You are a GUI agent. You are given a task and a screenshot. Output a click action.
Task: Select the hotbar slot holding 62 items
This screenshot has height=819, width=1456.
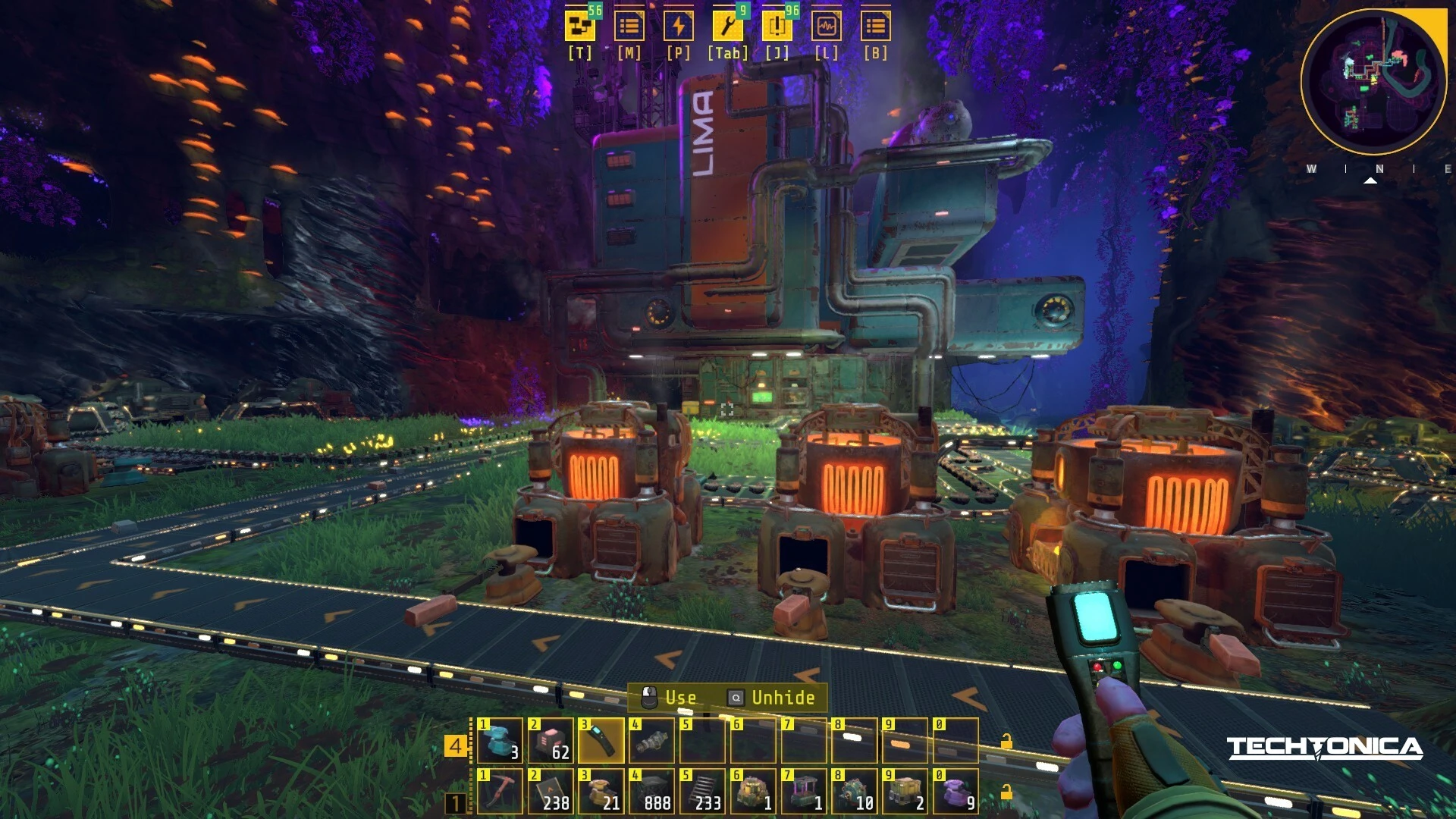click(x=551, y=741)
